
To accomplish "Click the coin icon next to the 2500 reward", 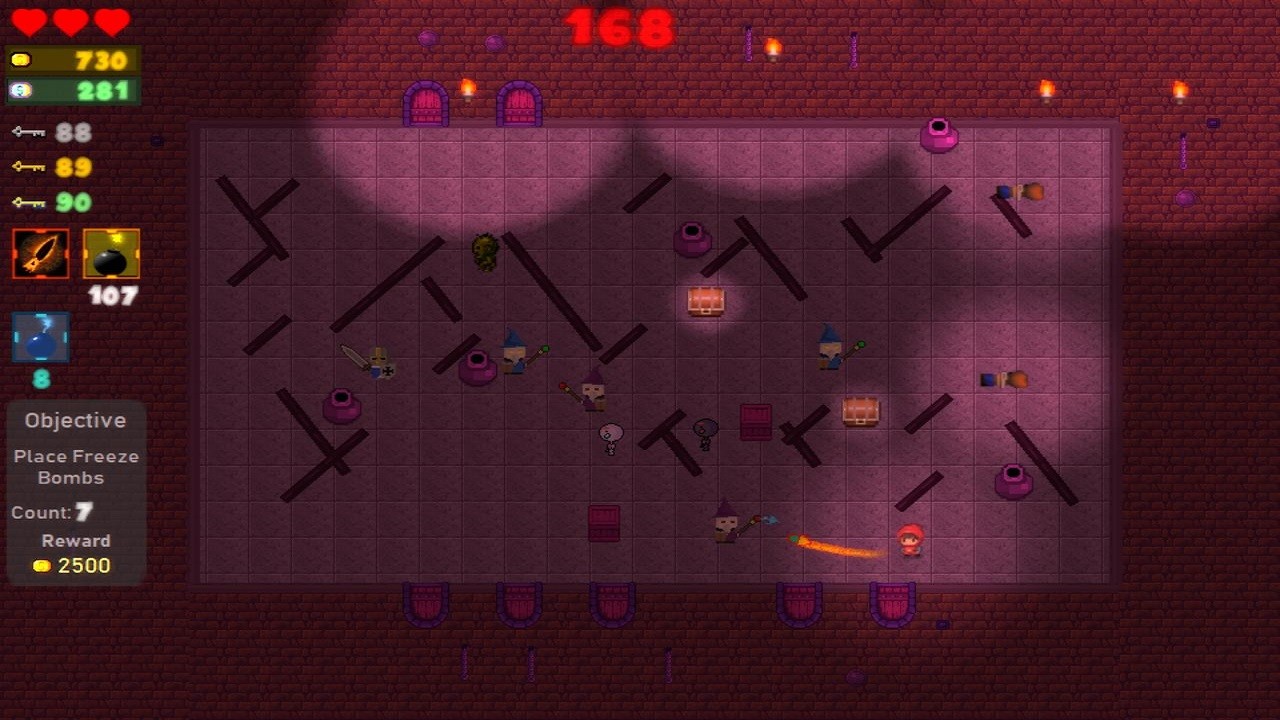I will [41, 565].
